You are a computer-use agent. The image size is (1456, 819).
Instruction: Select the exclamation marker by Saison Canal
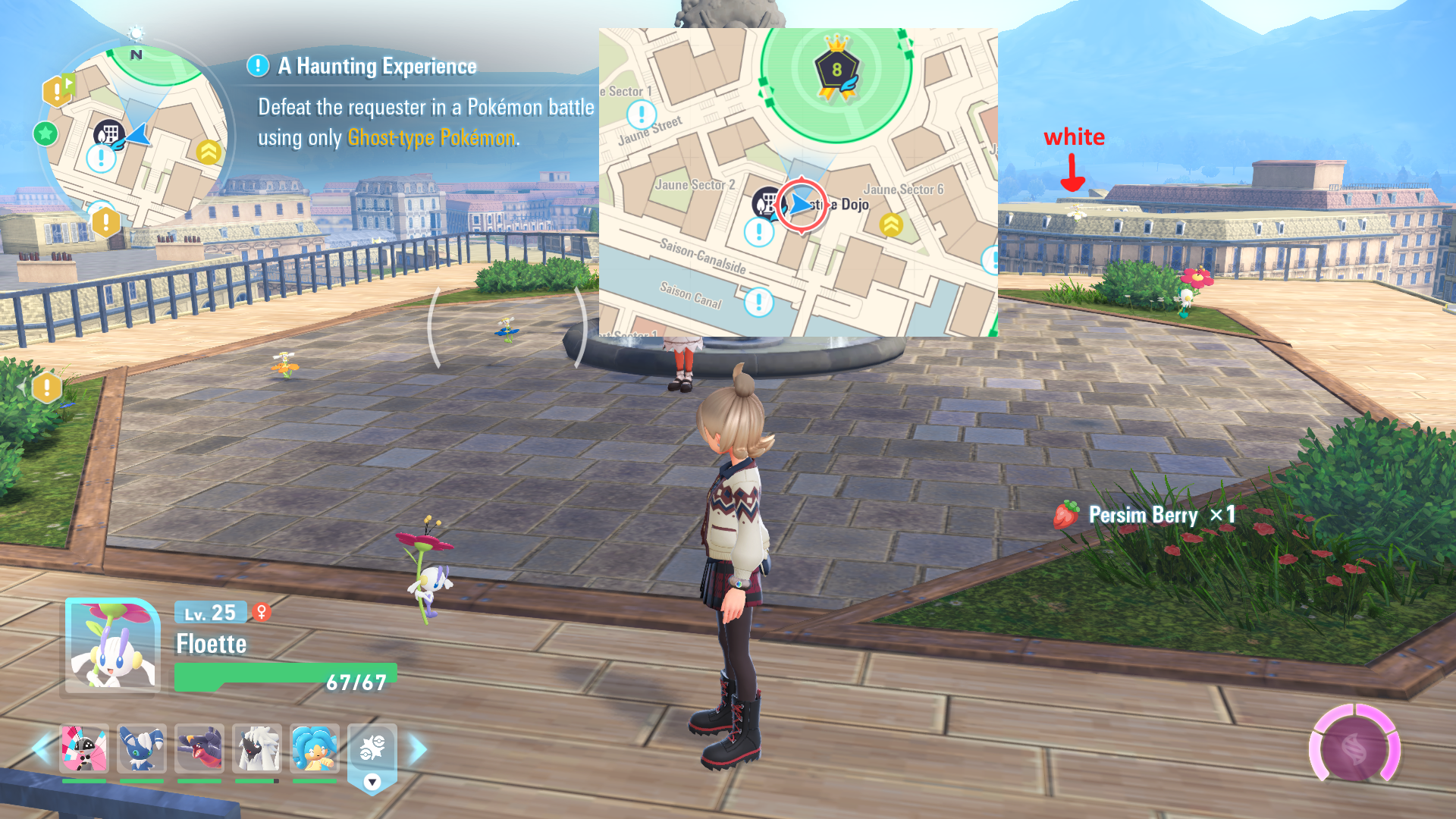(758, 302)
